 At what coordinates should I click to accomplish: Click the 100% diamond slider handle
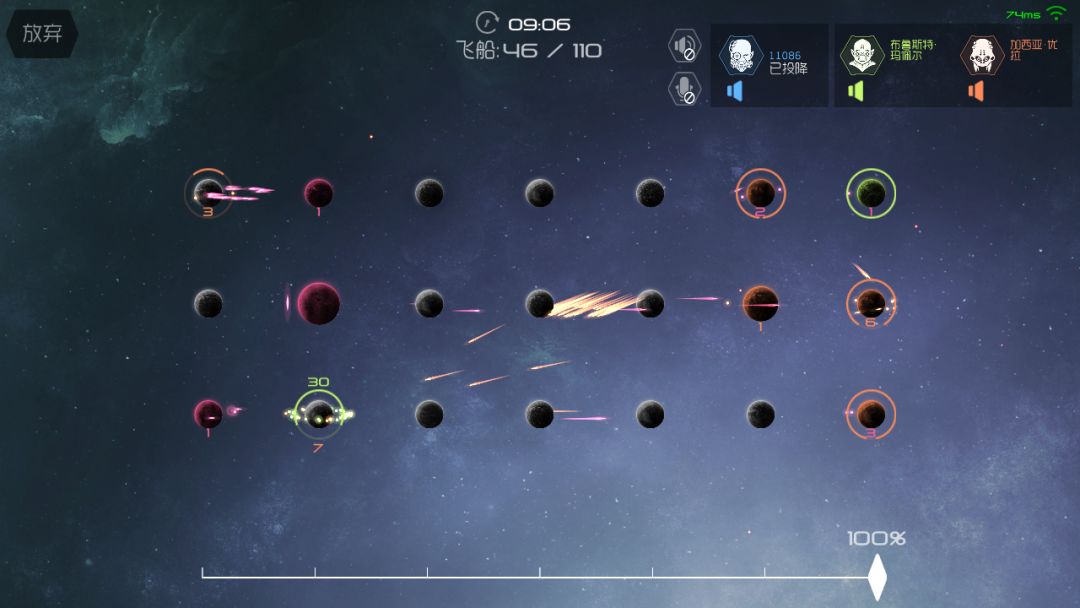877,577
